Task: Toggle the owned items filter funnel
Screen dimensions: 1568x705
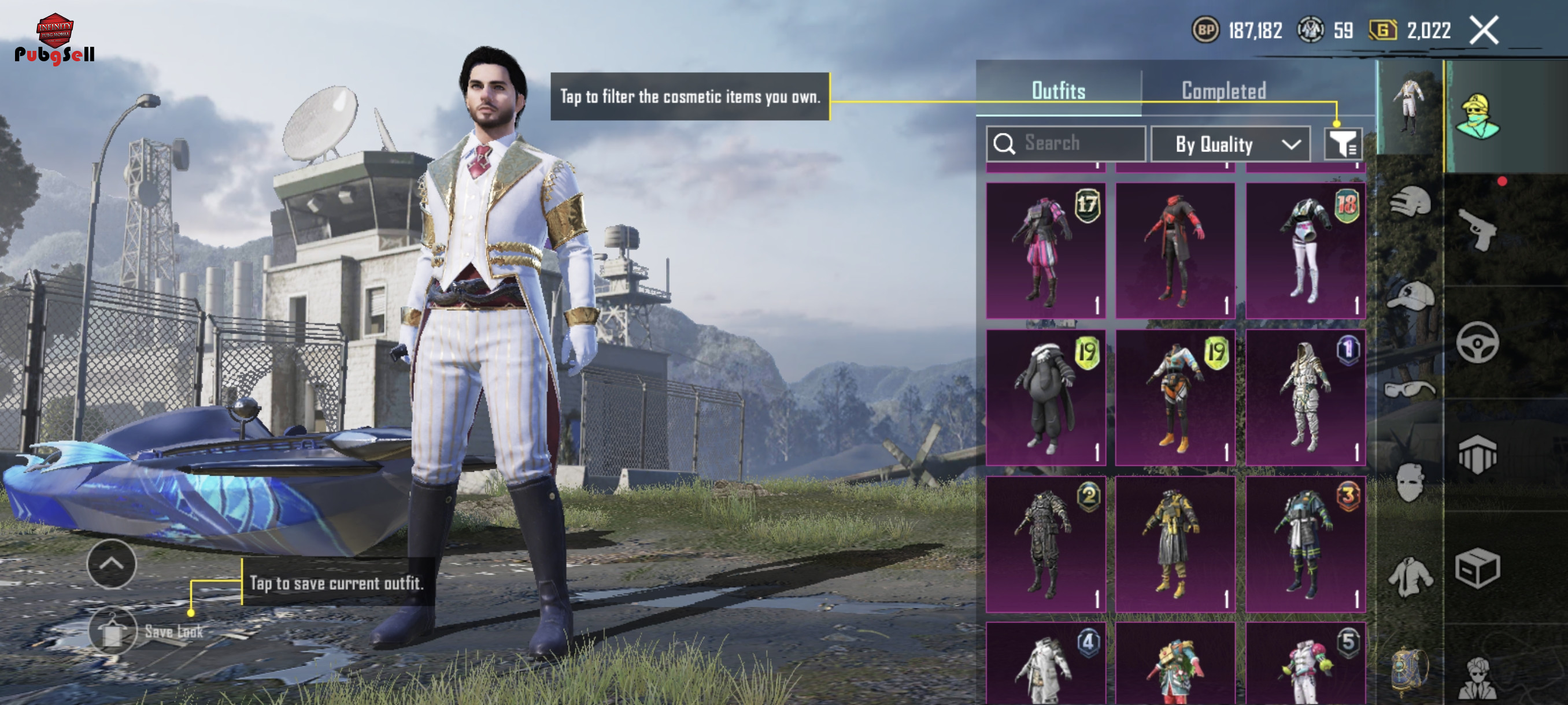Action: click(1342, 144)
